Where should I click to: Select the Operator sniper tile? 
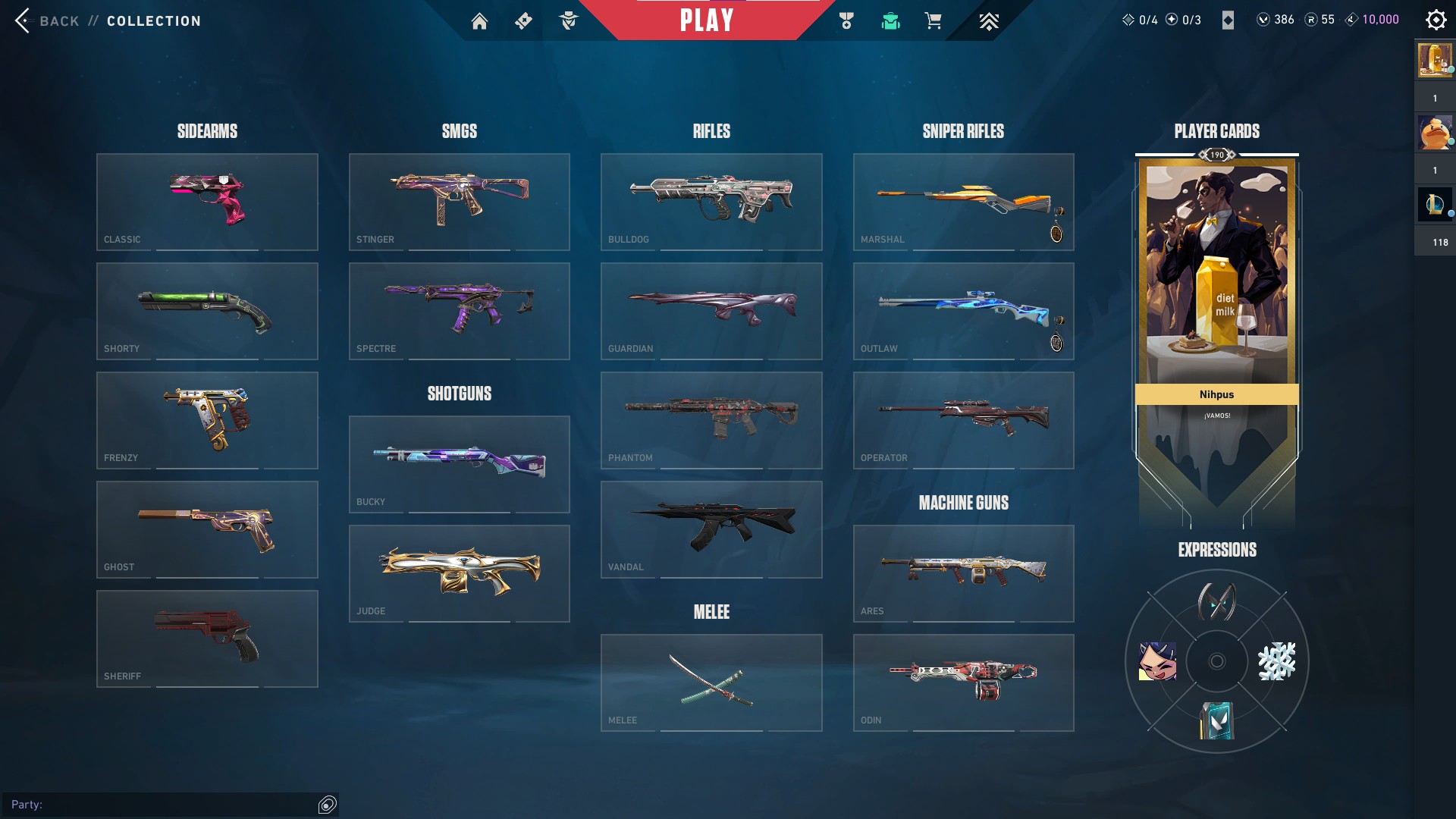[x=963, y=420]
